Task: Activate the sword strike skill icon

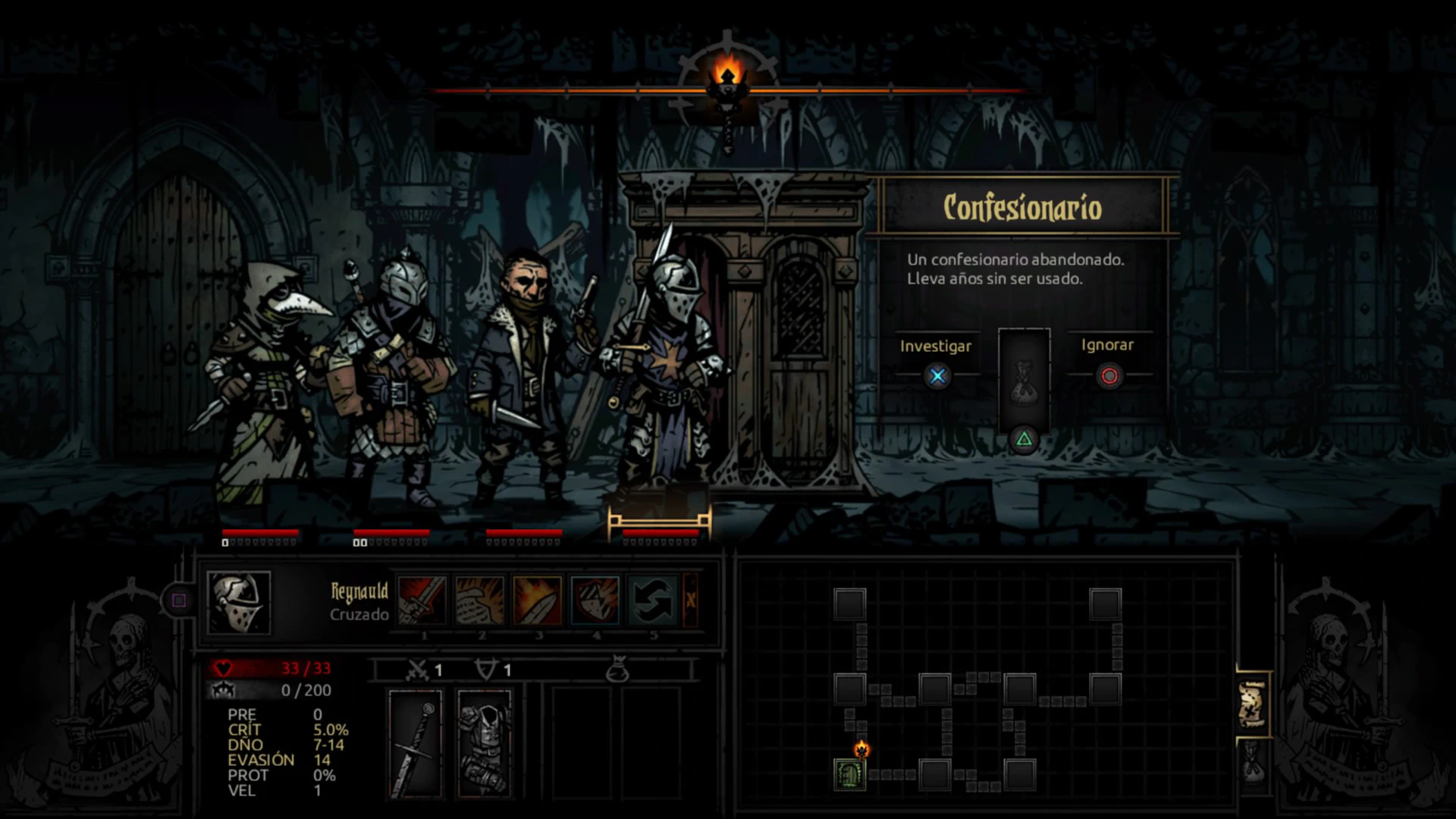Action: click(x=422, y=600)
